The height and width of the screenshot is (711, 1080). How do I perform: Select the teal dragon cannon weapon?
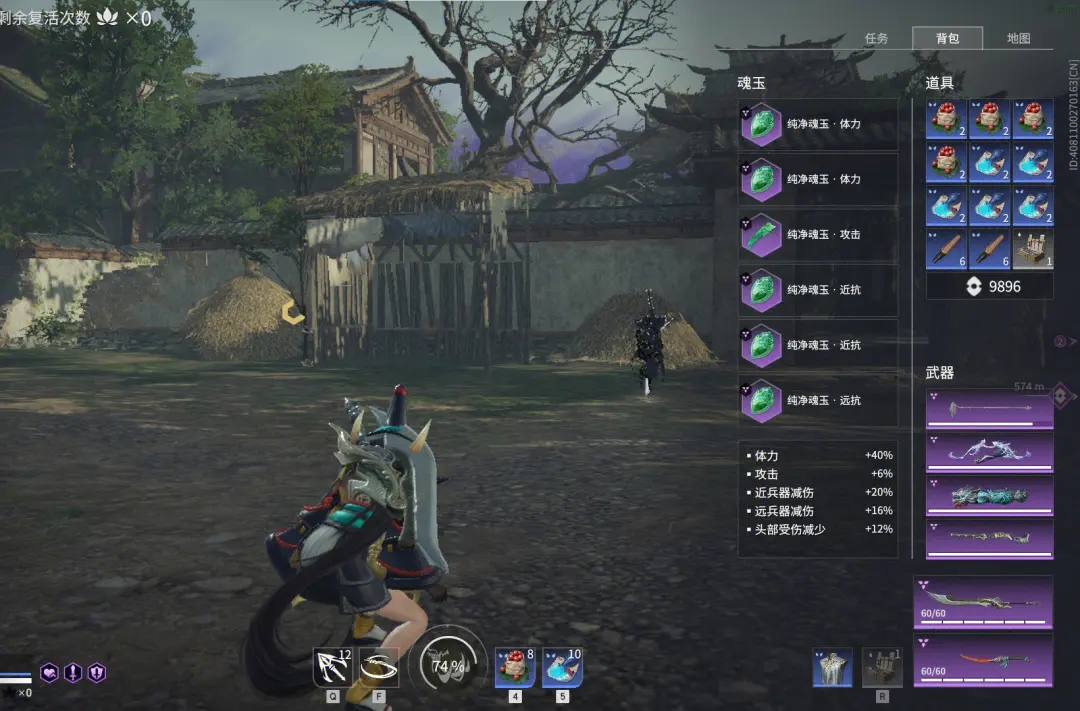tap(989, 496)
